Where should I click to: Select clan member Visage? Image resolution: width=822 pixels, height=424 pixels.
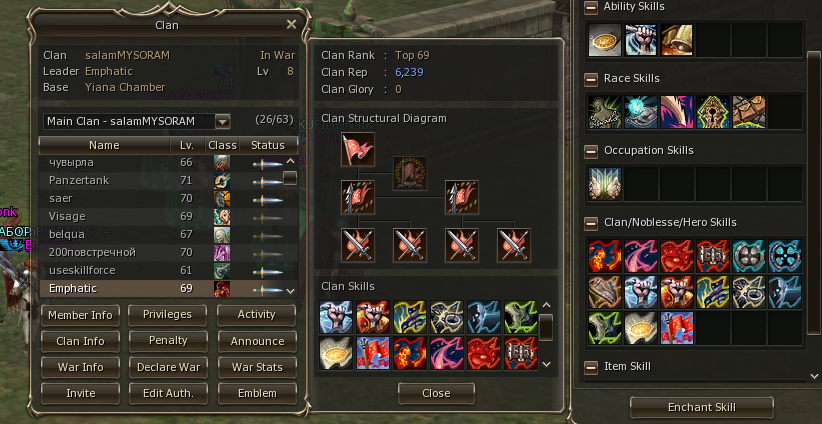coord(67,216)
